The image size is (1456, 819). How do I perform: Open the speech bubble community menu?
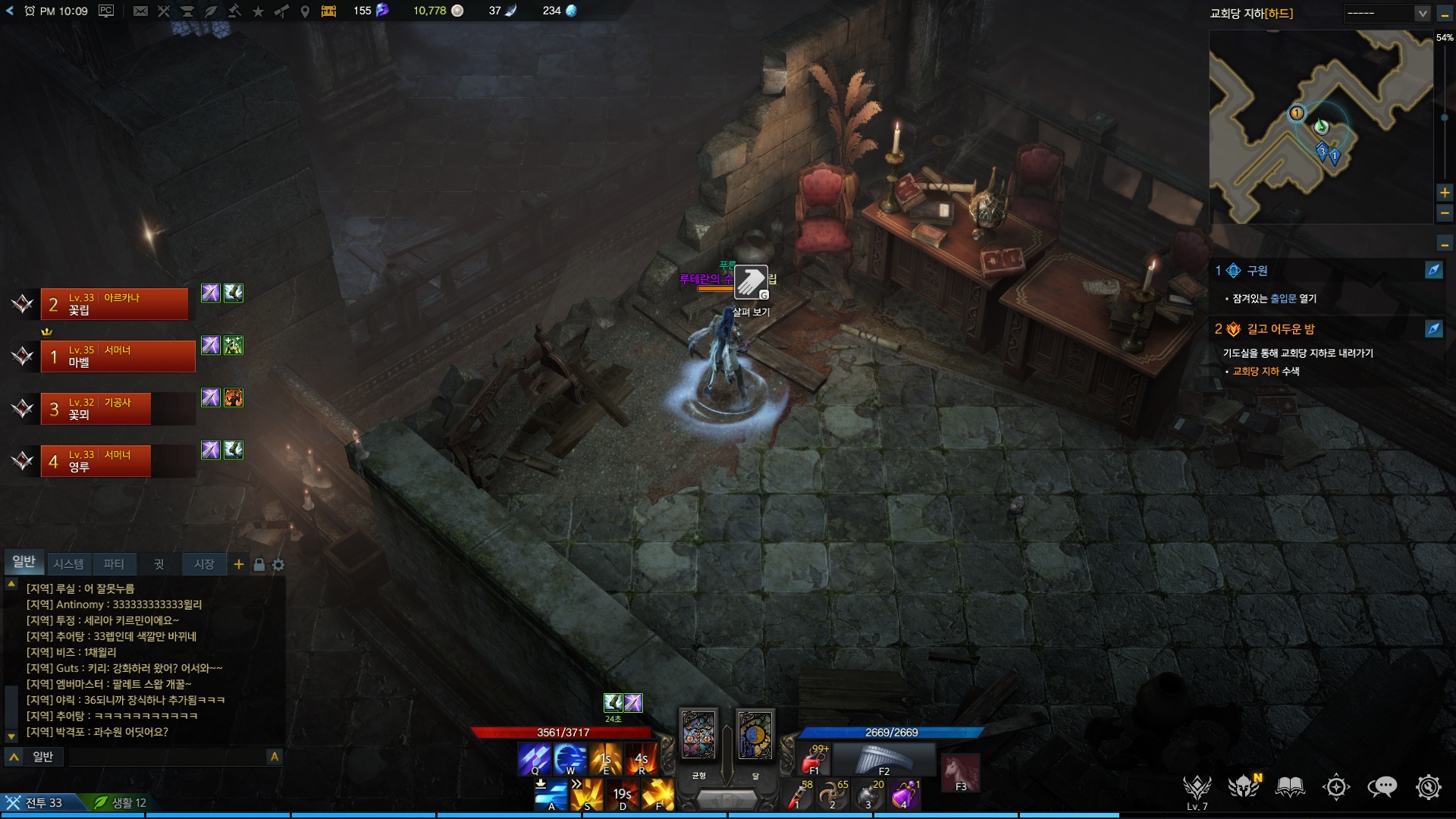point(1382,787)
